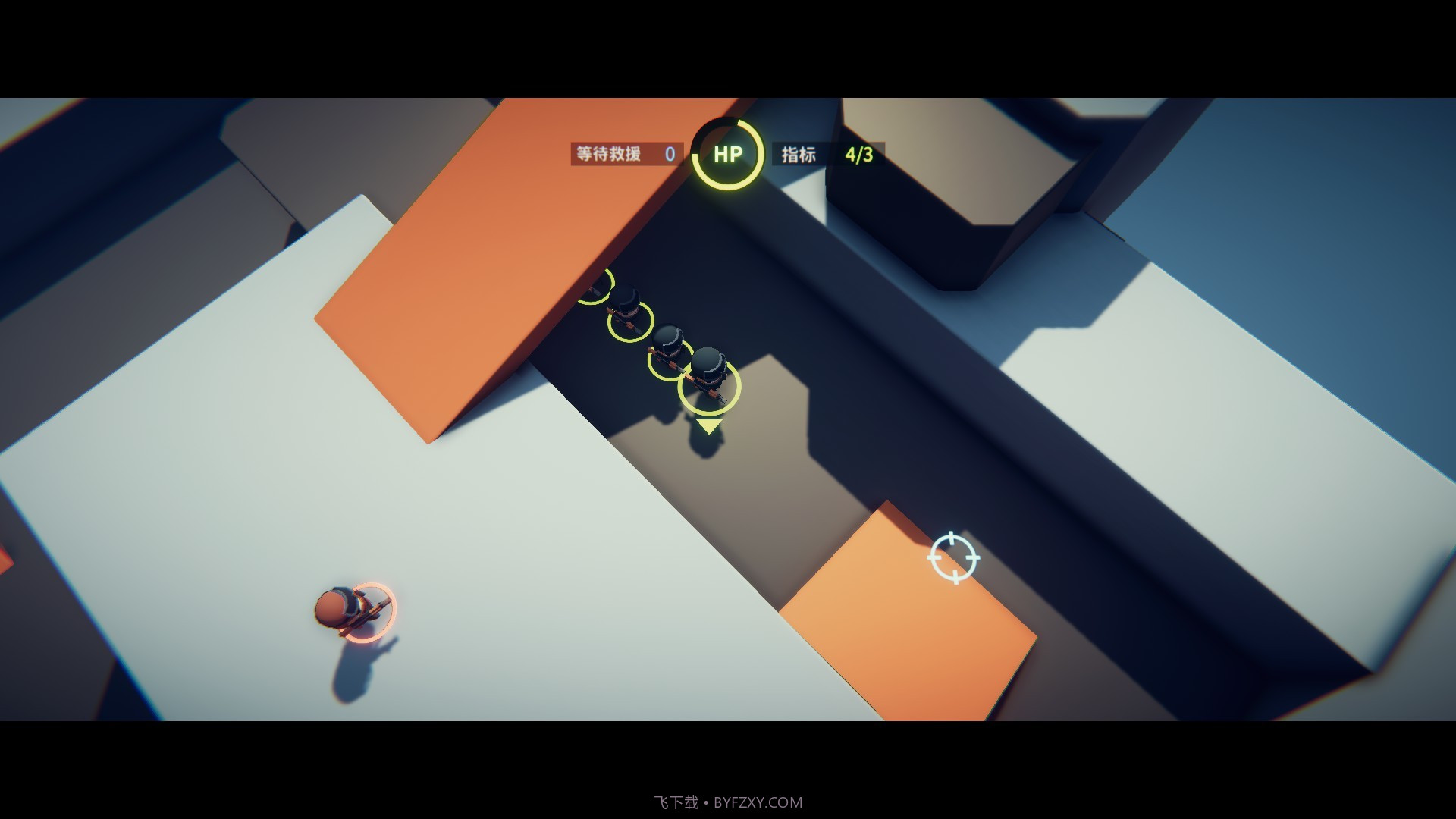Click the 指标 label in the HUD

(799, 154)
